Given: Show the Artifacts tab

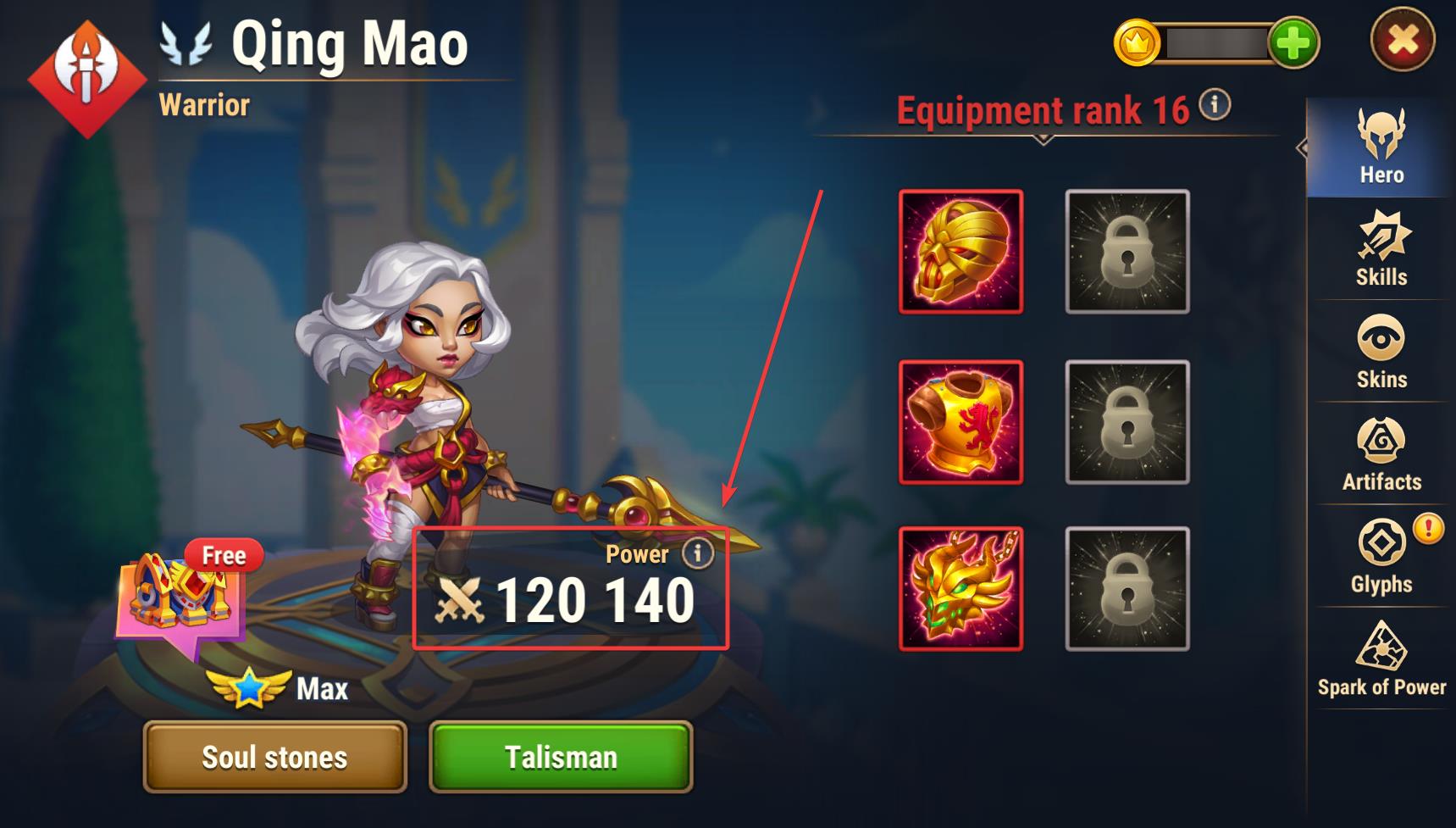Looking at the screenshot, I should coord(1381,455).
